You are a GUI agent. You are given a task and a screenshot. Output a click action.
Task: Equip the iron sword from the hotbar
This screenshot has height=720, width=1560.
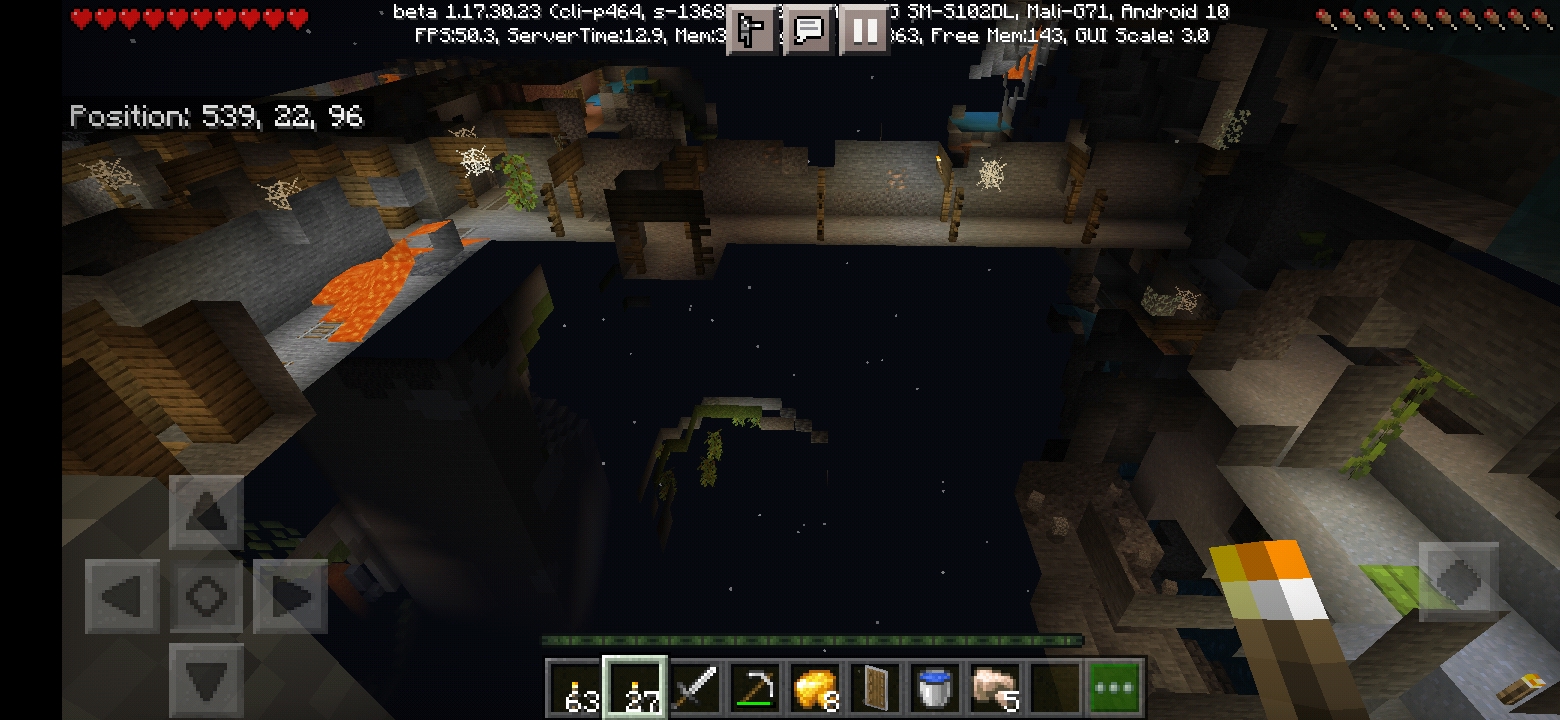point(697,688)
